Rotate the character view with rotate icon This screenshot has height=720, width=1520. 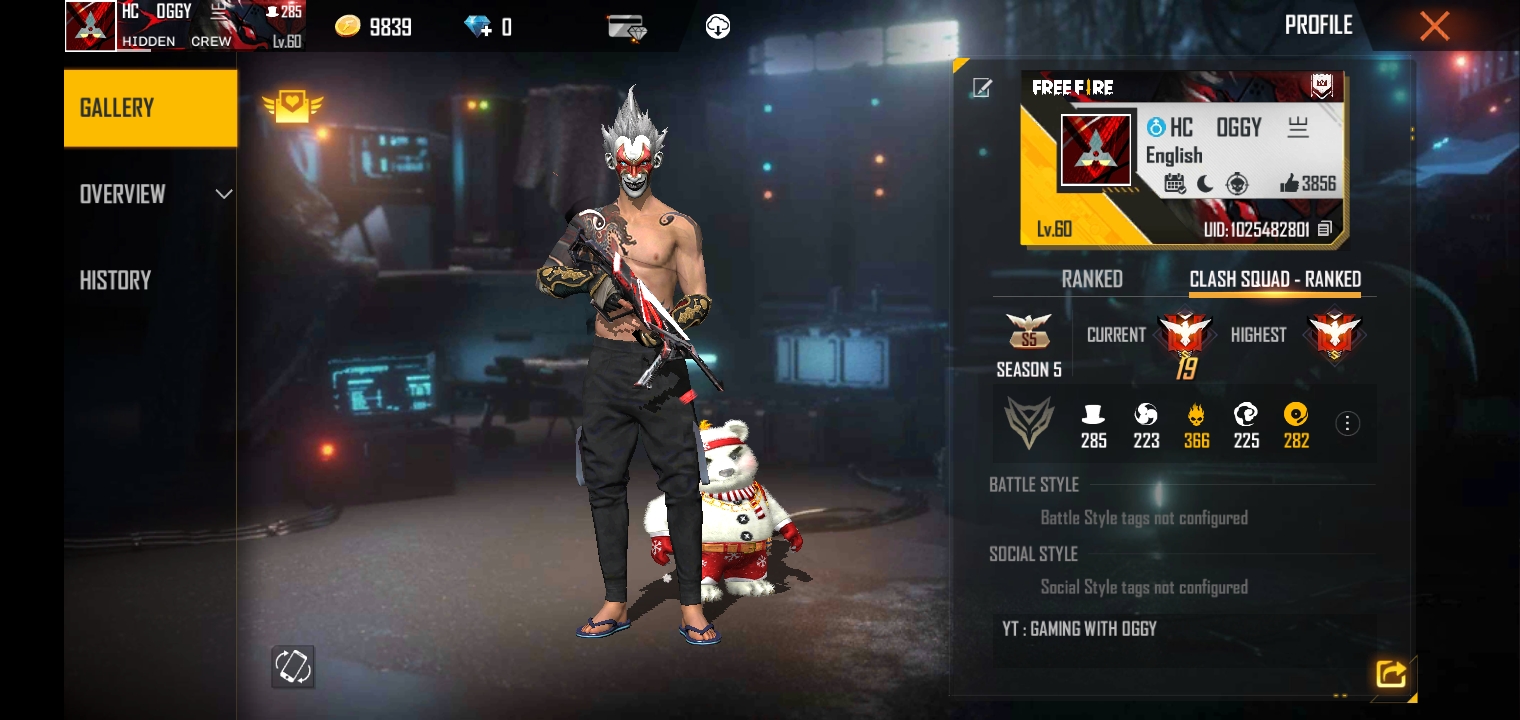(293, 667)
